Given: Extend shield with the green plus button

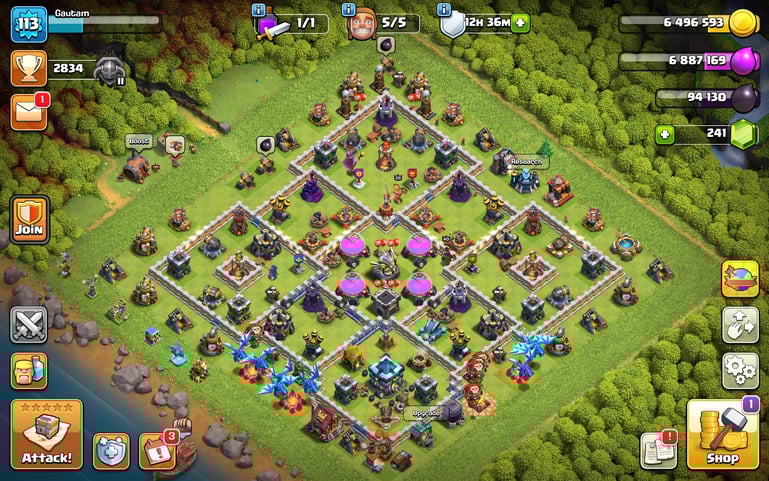Looking at the screenshot, I should click(x=520, y=22).
